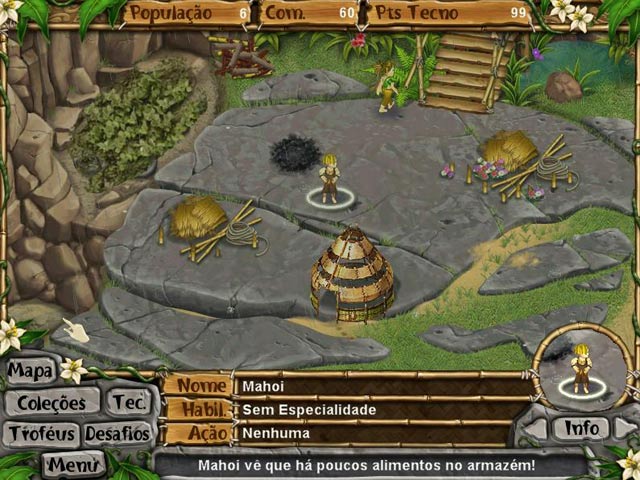Viewport: 640px width, 480px height.
Task: Open the Tec technology screen
Action: tap(128, 403)
